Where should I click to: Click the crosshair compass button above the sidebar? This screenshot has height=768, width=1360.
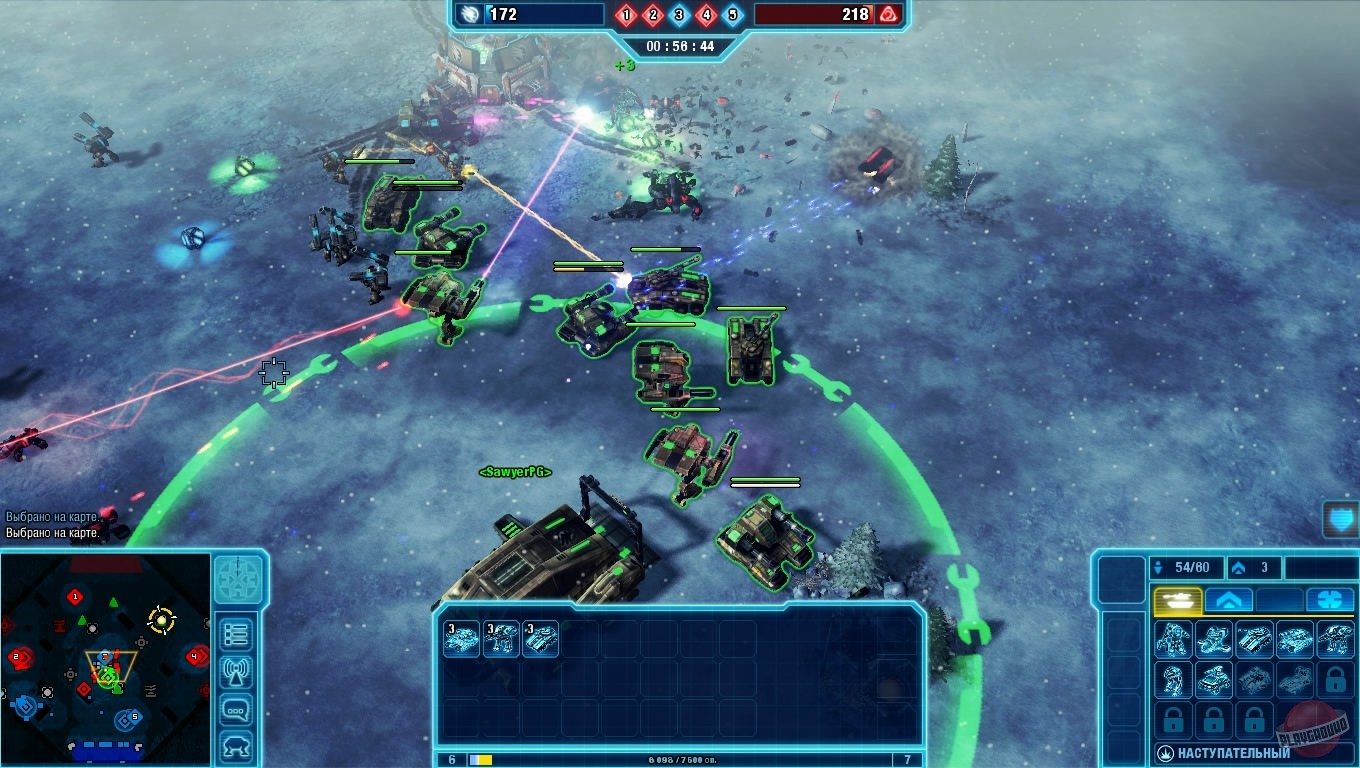(x=238, y=580)
